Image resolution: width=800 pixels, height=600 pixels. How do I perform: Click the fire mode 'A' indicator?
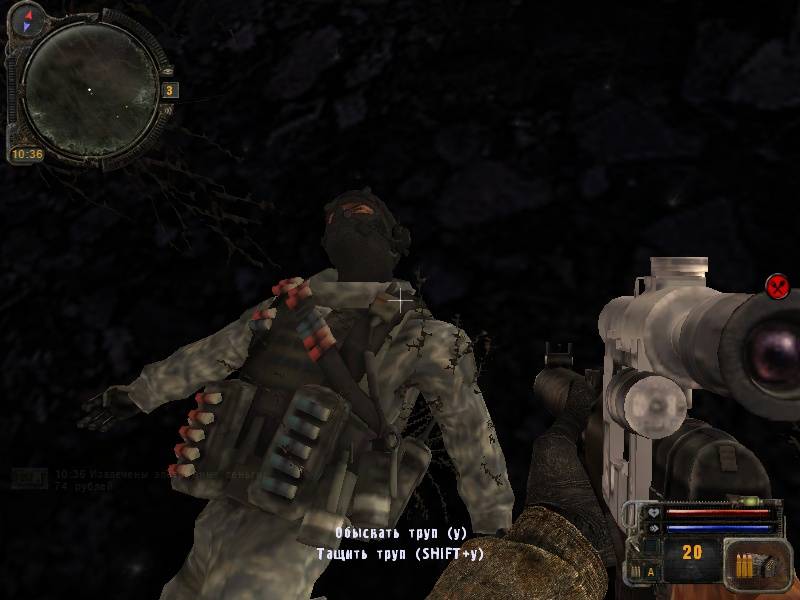click(x=650, y=571)
